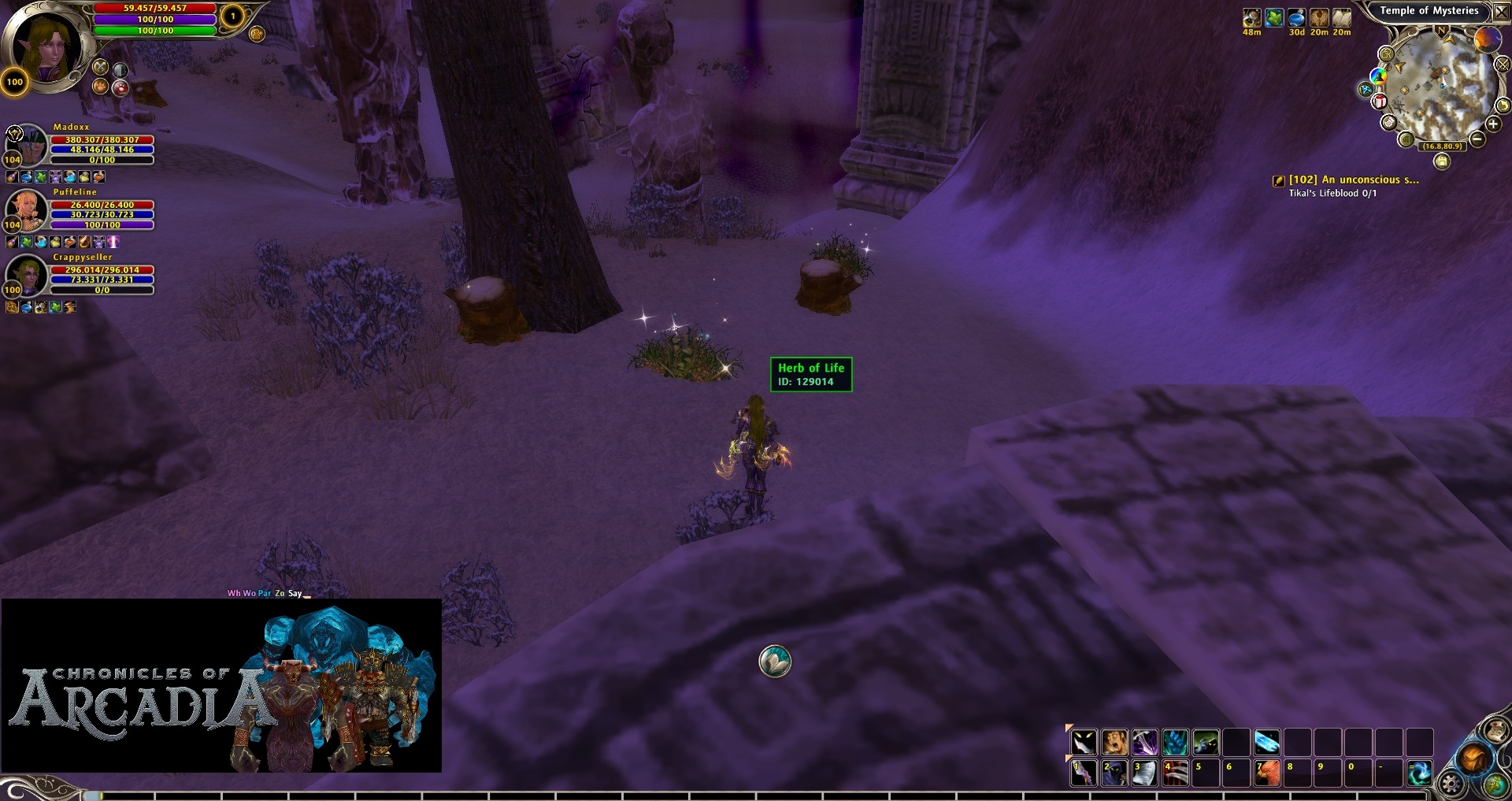1512x801 pixels.
Task: Select party member Madoxx's portrait
Action: pyautogui.click(x=26, y=143)
